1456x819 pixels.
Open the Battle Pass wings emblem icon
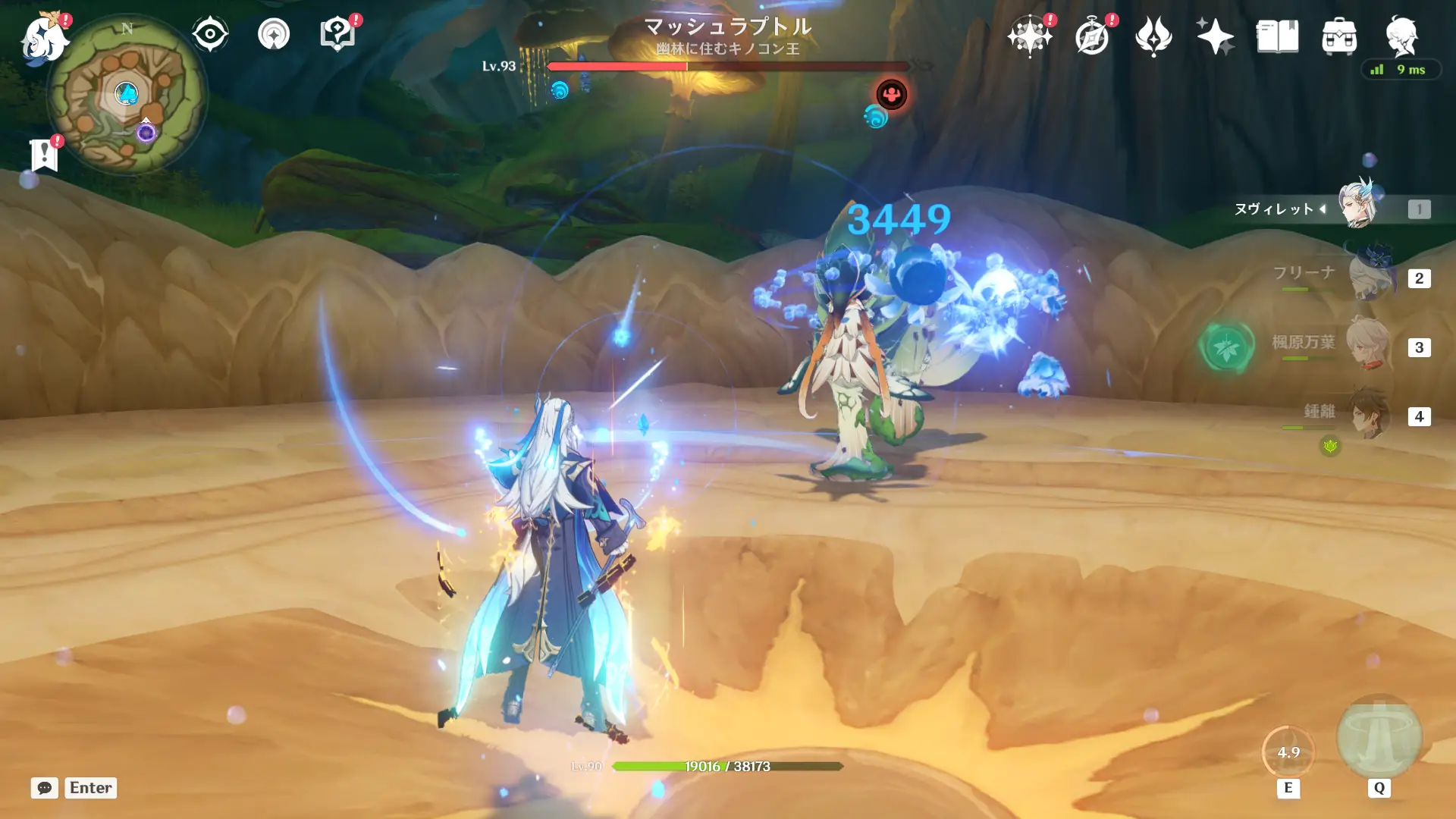(x=1153, y=34)
